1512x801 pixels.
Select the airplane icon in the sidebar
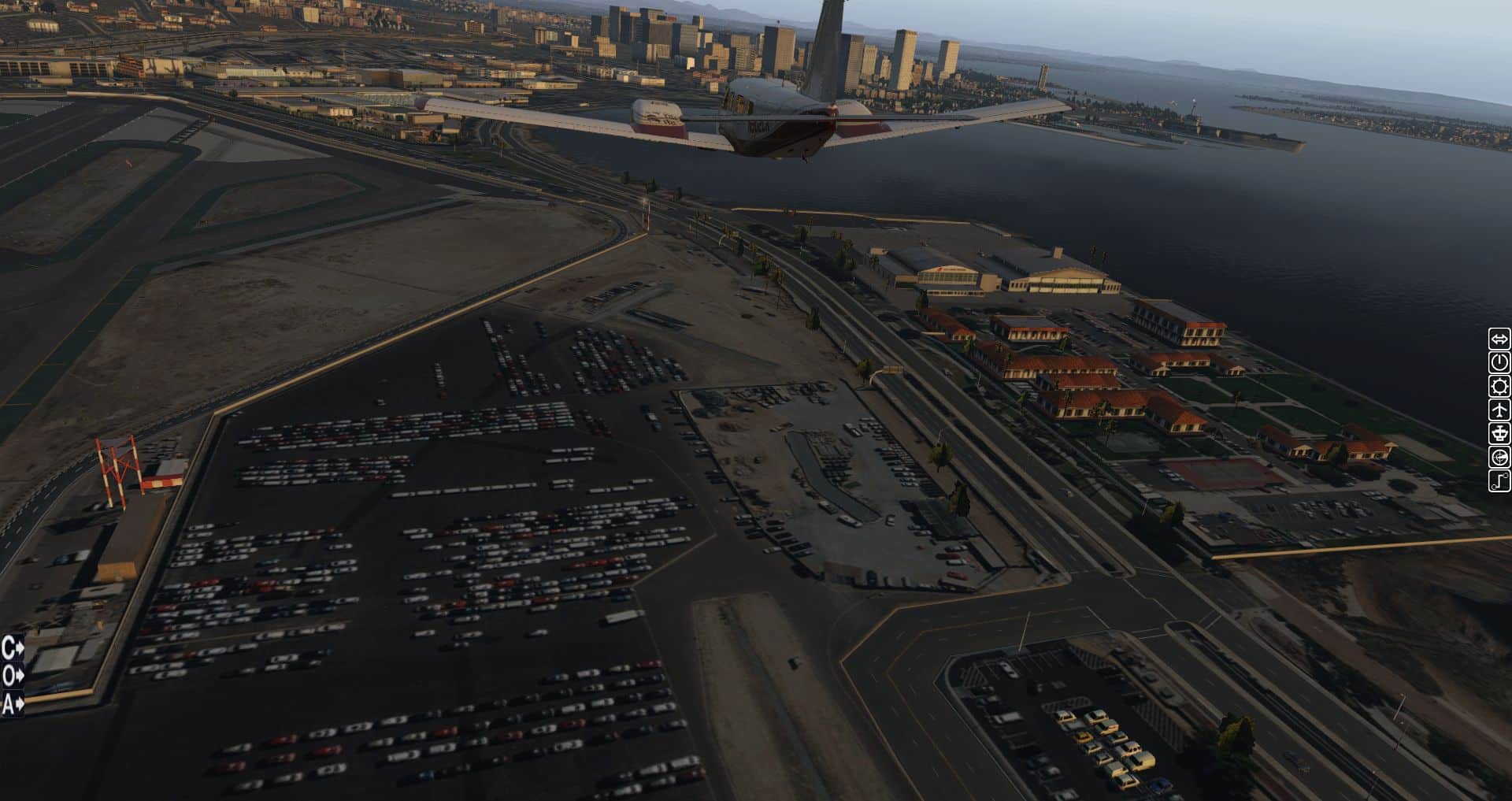[x=1499, y=410]
